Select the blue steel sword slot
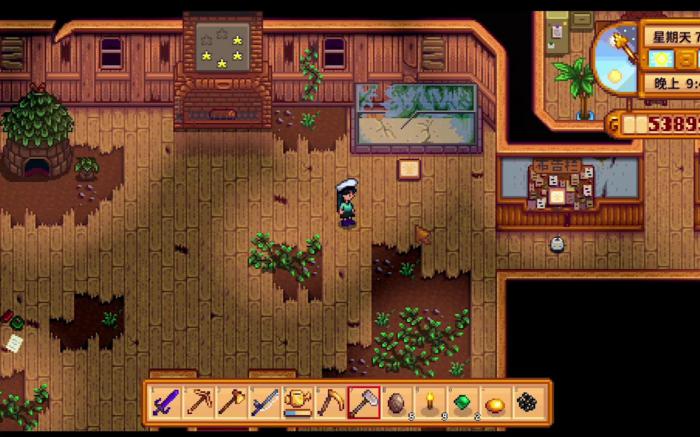Image resolution: width=700 pixels, height=437 pixels. click(265, 403)
